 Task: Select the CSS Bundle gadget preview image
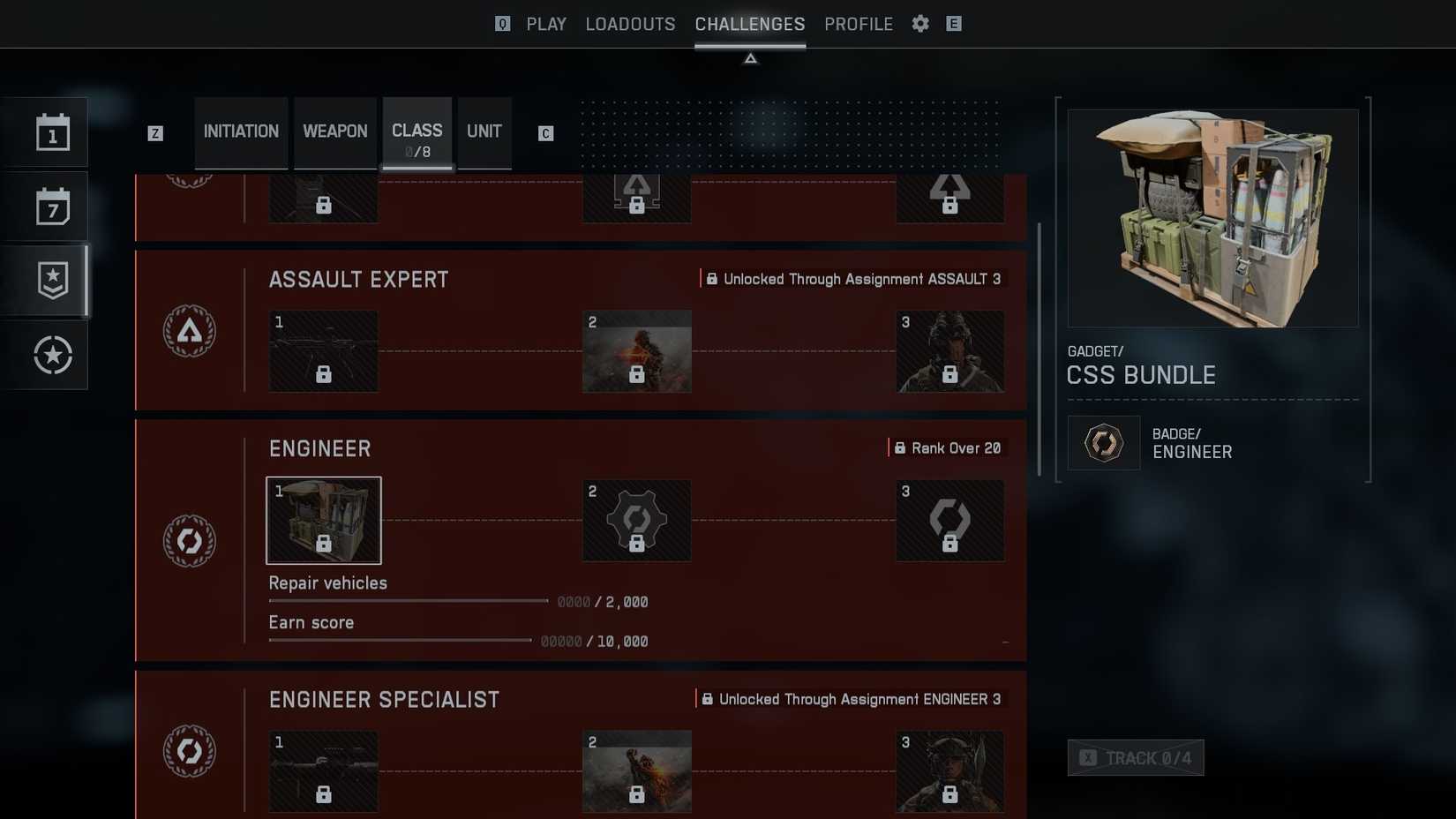click(1212, 217)
